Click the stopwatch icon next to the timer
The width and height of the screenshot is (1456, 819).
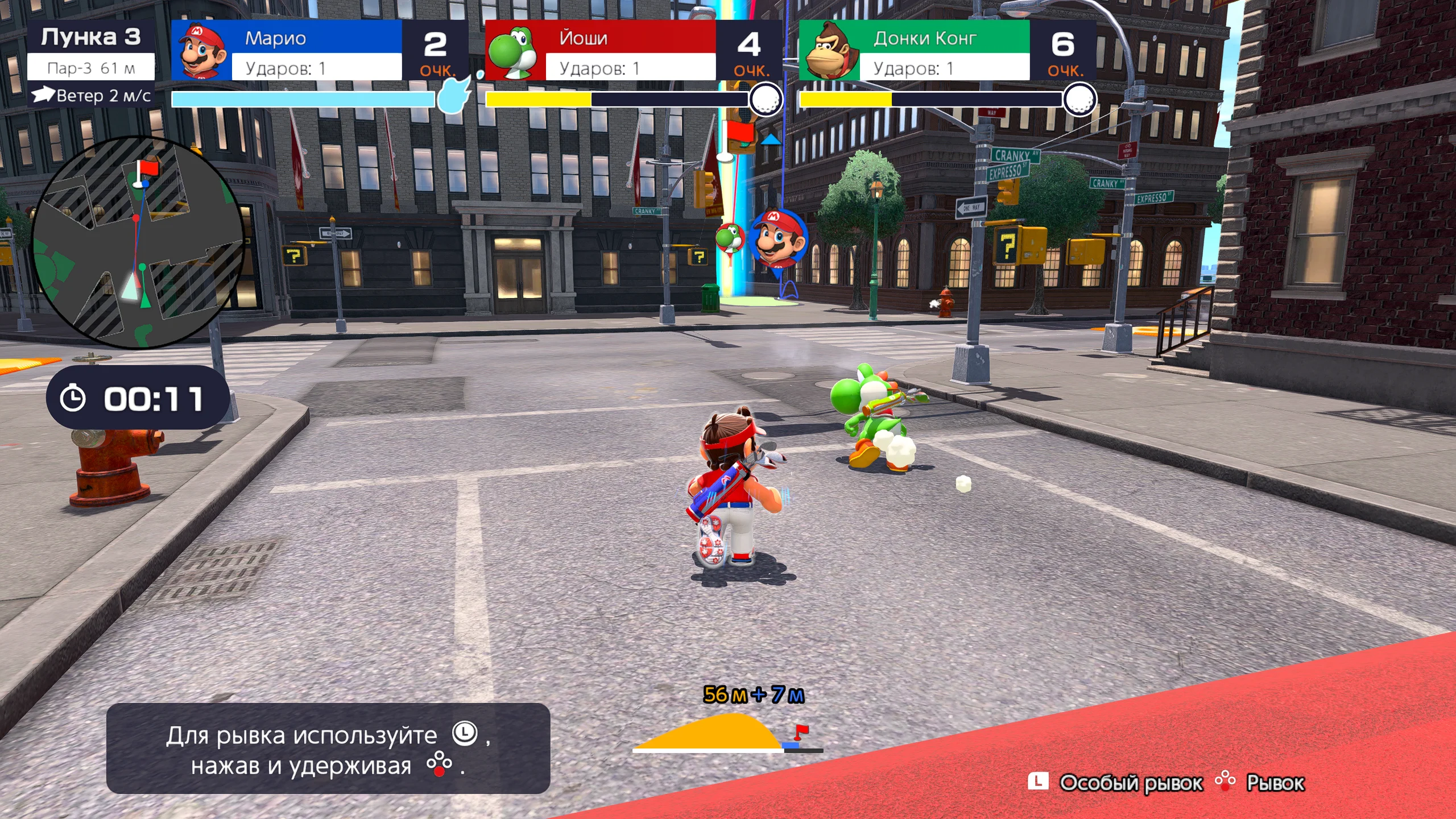[x=74, y=399]
